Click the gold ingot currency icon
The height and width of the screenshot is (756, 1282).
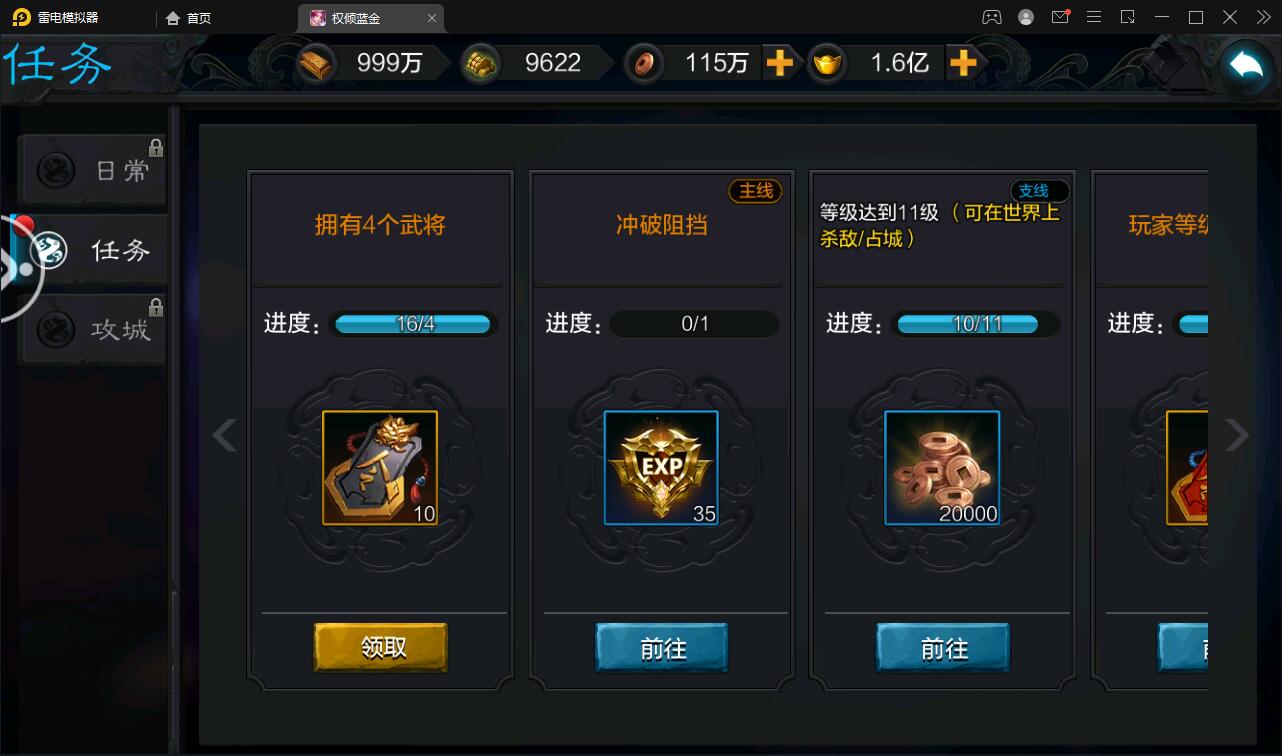(x=827, y=63)
